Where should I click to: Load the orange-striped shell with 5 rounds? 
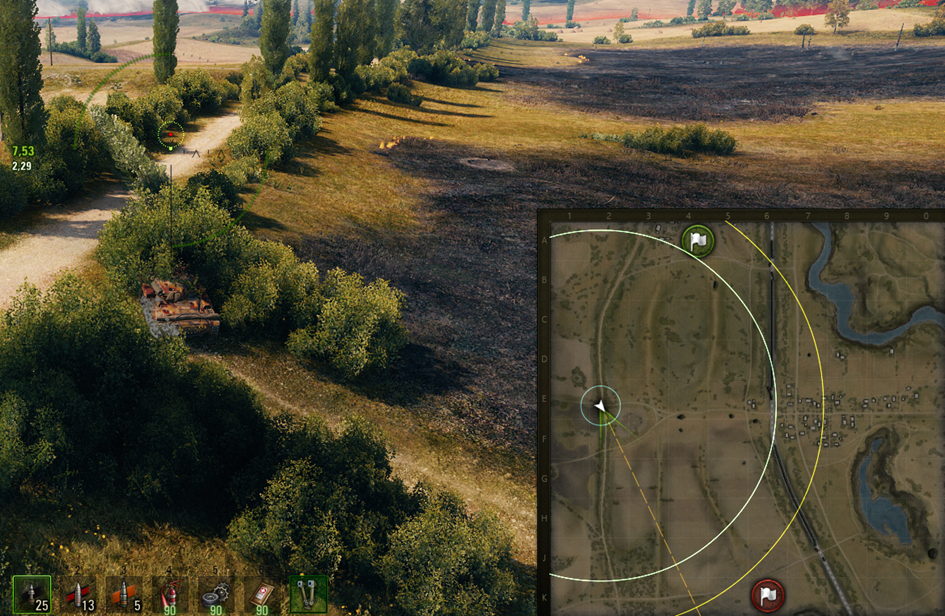(x=123, y=593)
